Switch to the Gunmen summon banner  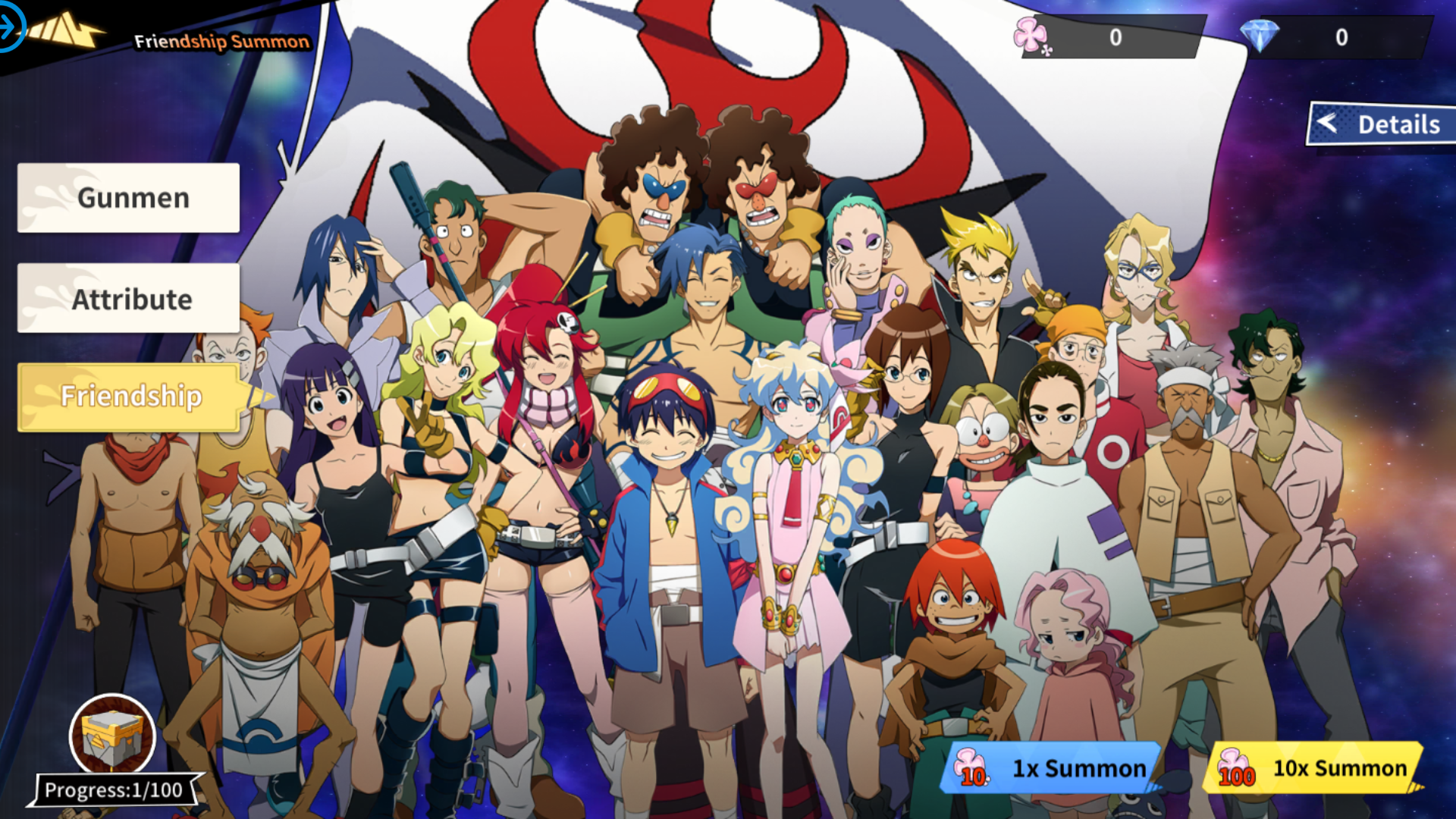(x=127, y=197)
